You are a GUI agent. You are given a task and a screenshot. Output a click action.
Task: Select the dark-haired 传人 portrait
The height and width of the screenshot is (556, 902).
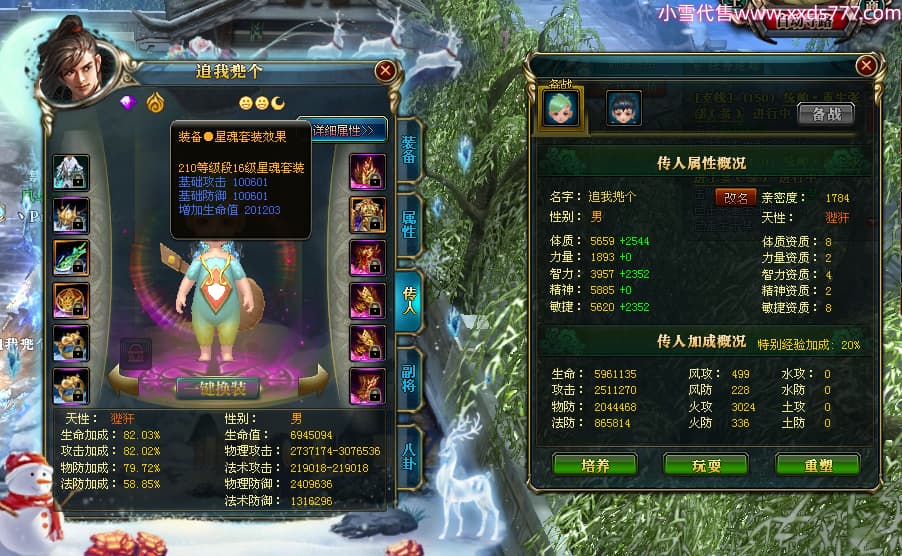624,108
